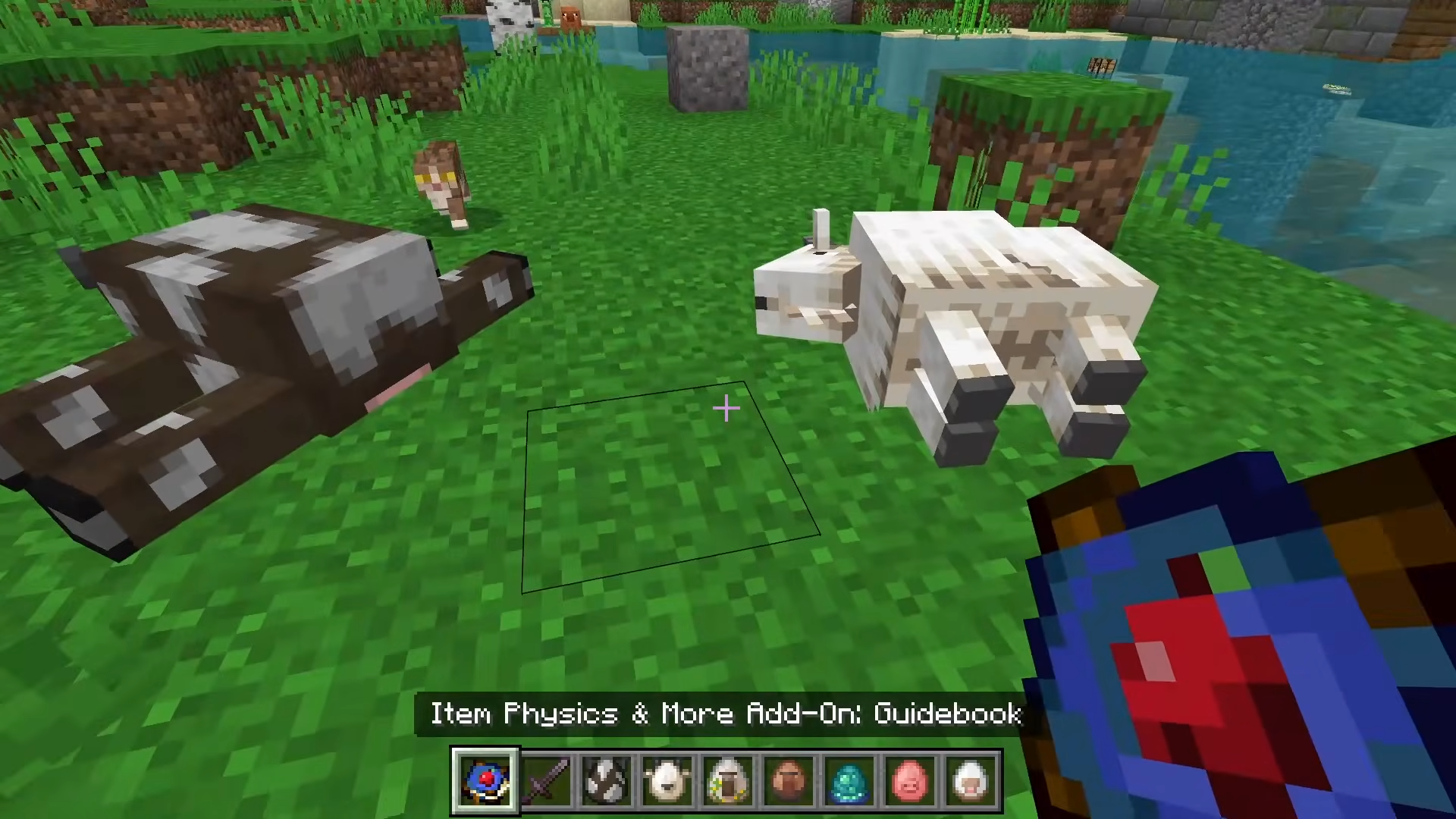
Task: Select the teal spawn egg slot
Action: coord(849,780)
